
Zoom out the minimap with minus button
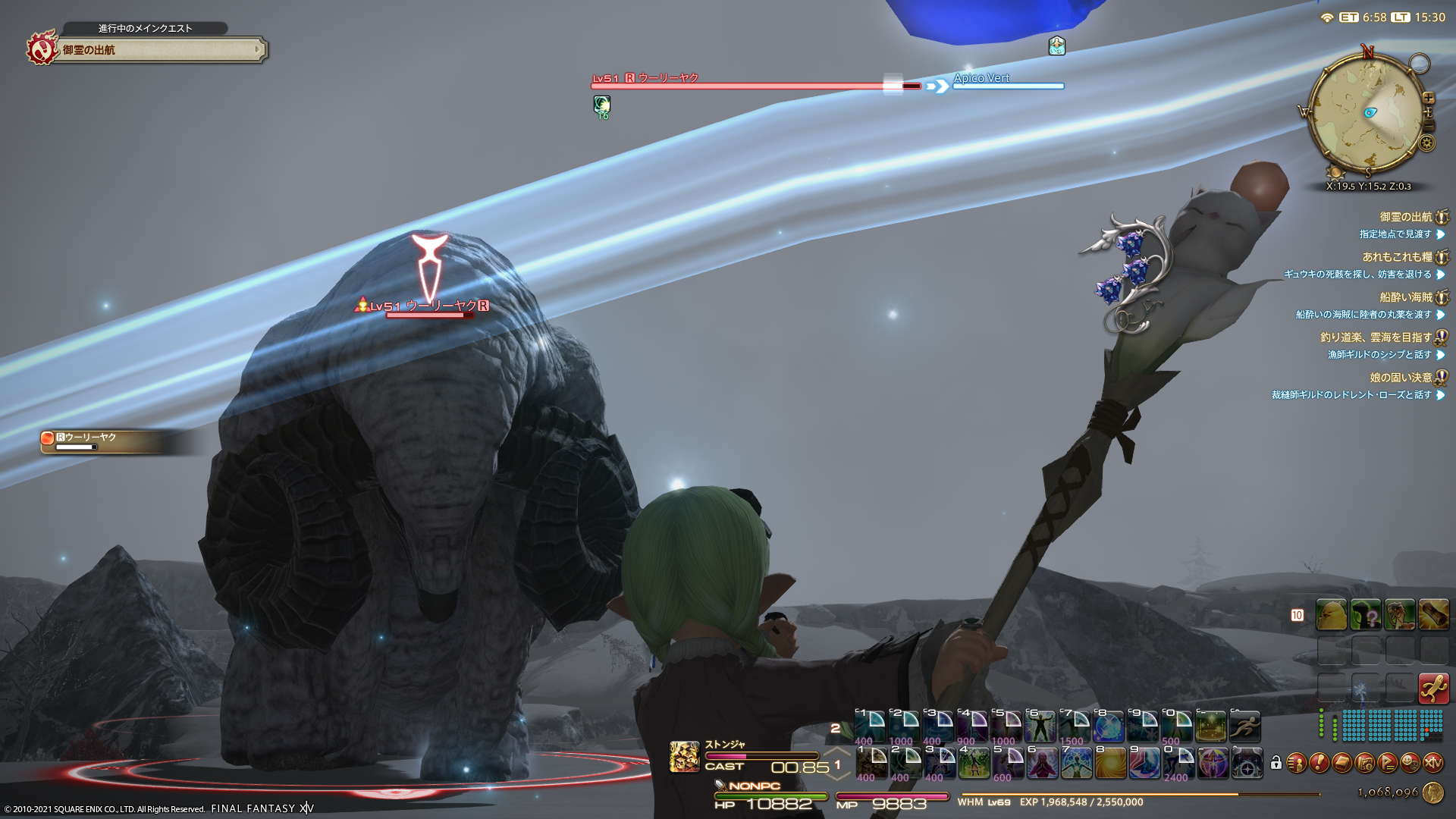(1429, 125)
